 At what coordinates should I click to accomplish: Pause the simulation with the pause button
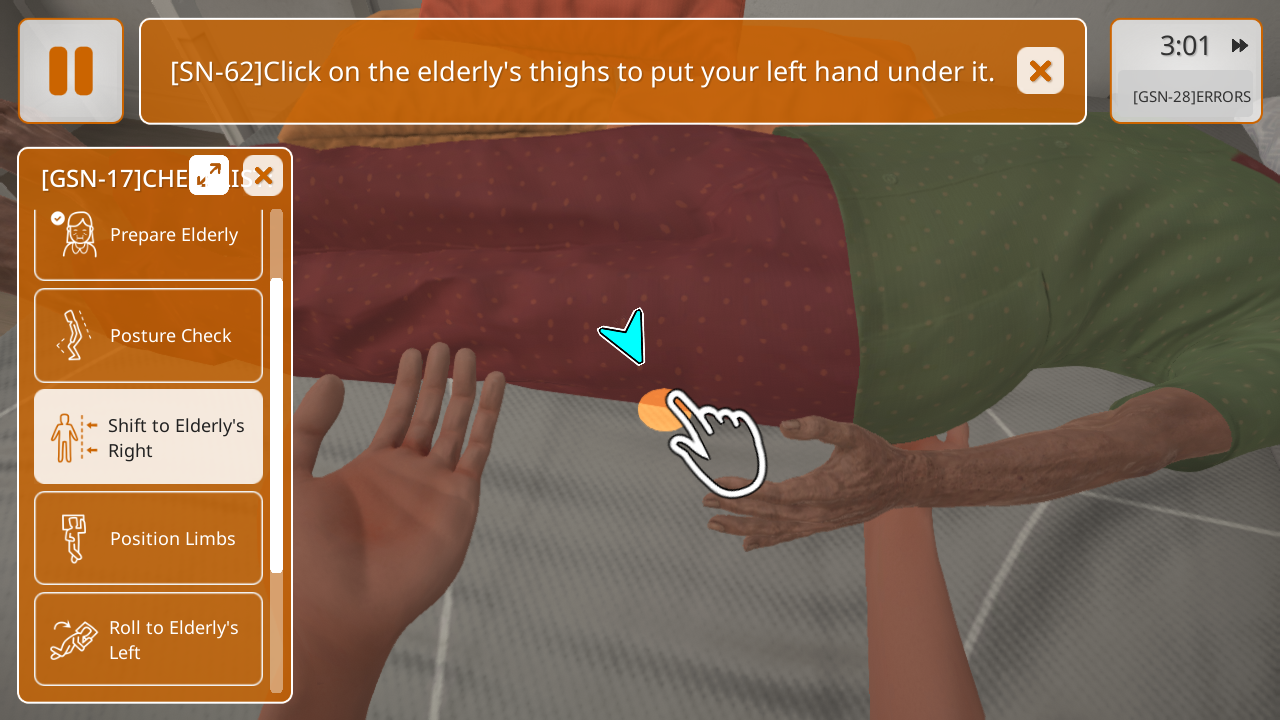point(71,71)
